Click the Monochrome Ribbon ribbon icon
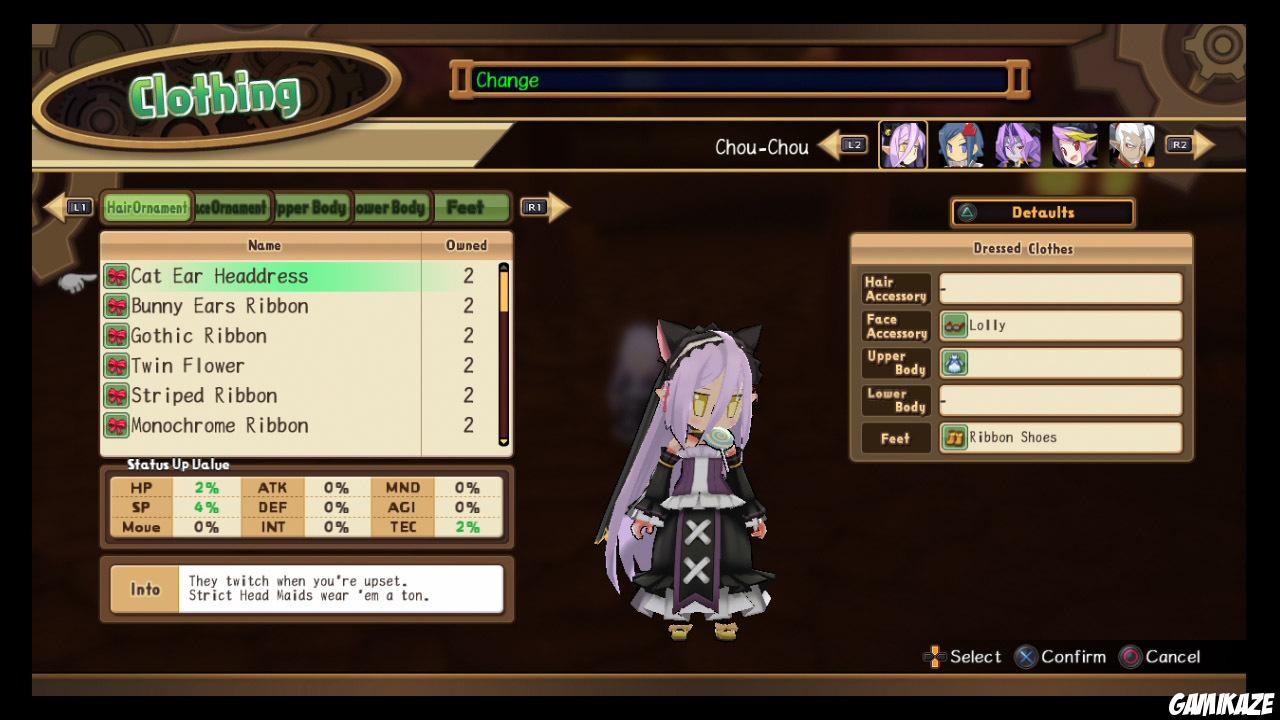Image resolution: width=1280 pixels, height=720 pixels. pyautogui.click(x=118, y=426)
